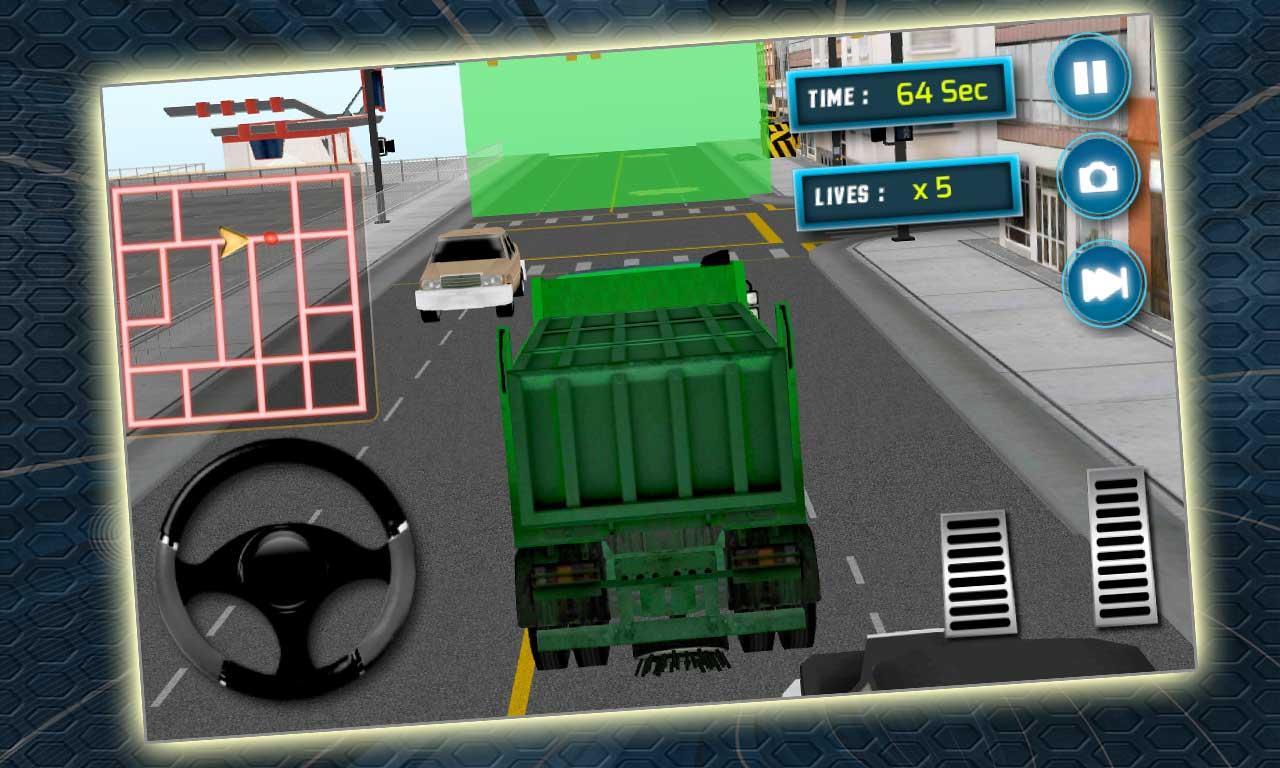The image size is (1280, 768).
Task: Skip to the next level
Action: click(1105, 283)
